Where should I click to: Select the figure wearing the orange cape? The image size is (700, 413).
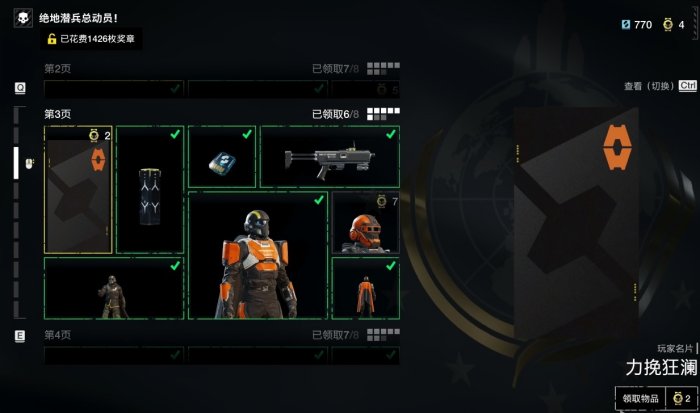pos(365,289)
